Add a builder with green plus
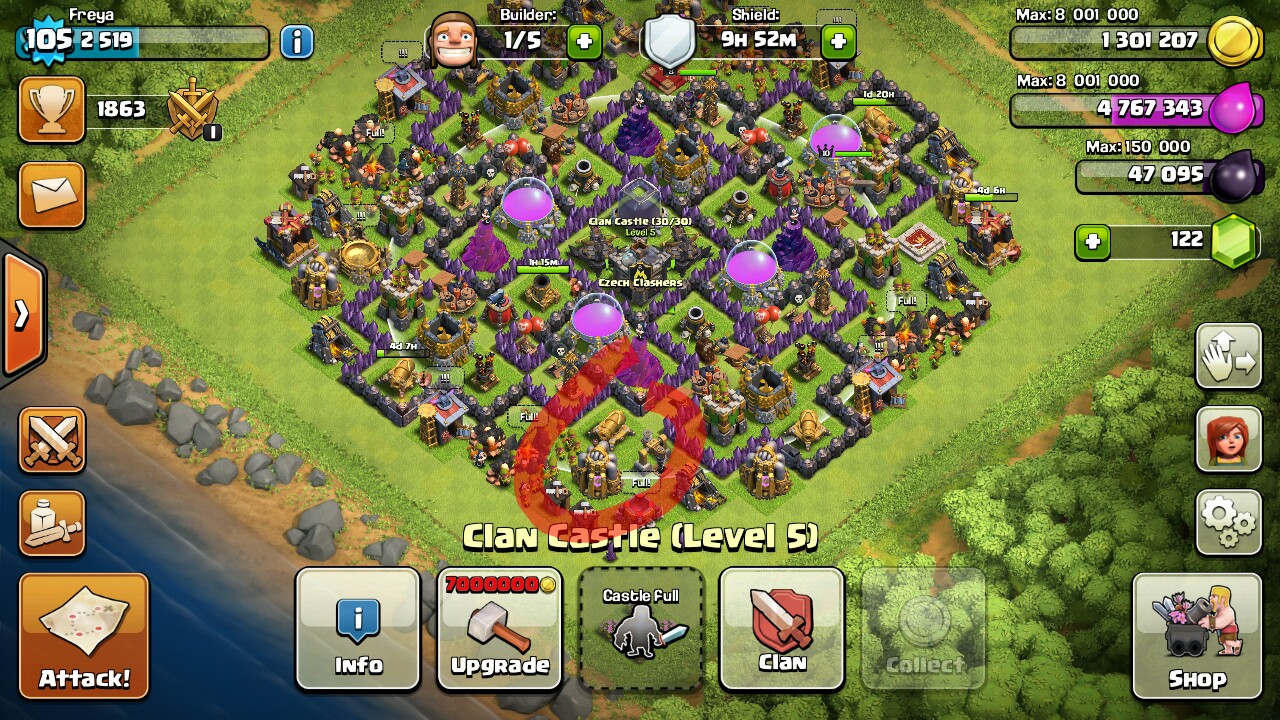 coord(584,42)
